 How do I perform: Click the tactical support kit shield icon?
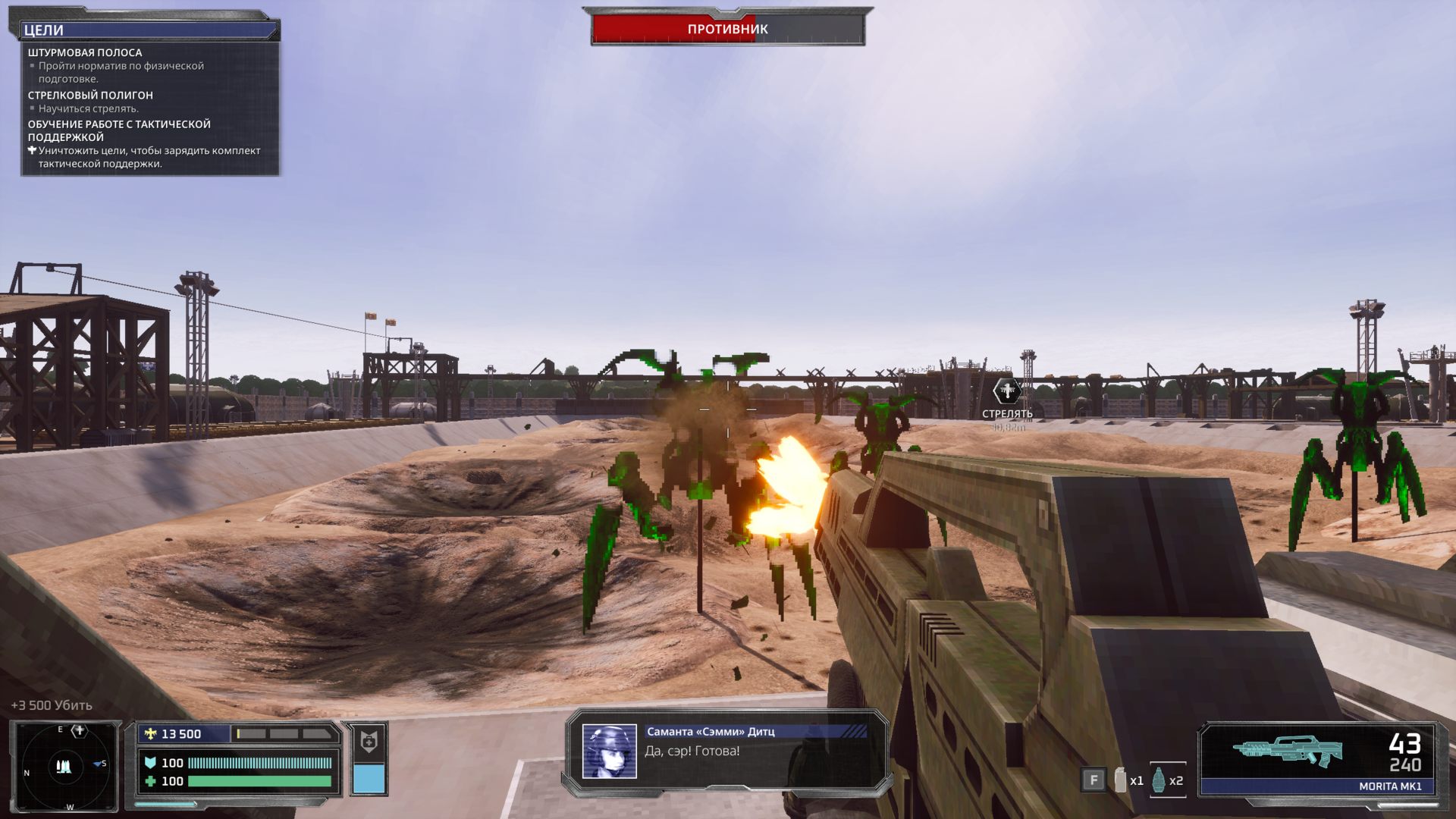pyautogui.click(x=369, y=742)
